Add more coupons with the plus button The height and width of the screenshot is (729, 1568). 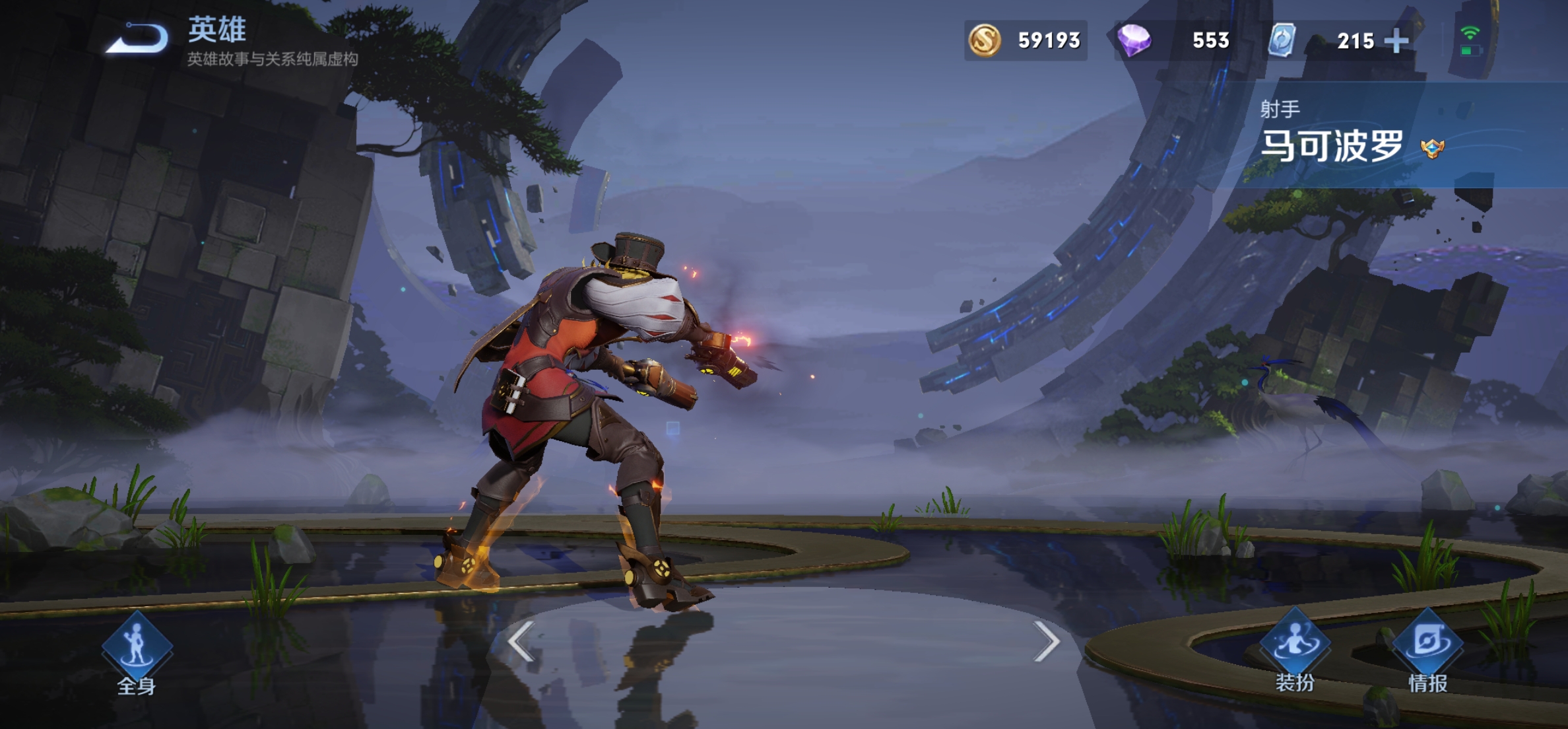coord(1396,41)
